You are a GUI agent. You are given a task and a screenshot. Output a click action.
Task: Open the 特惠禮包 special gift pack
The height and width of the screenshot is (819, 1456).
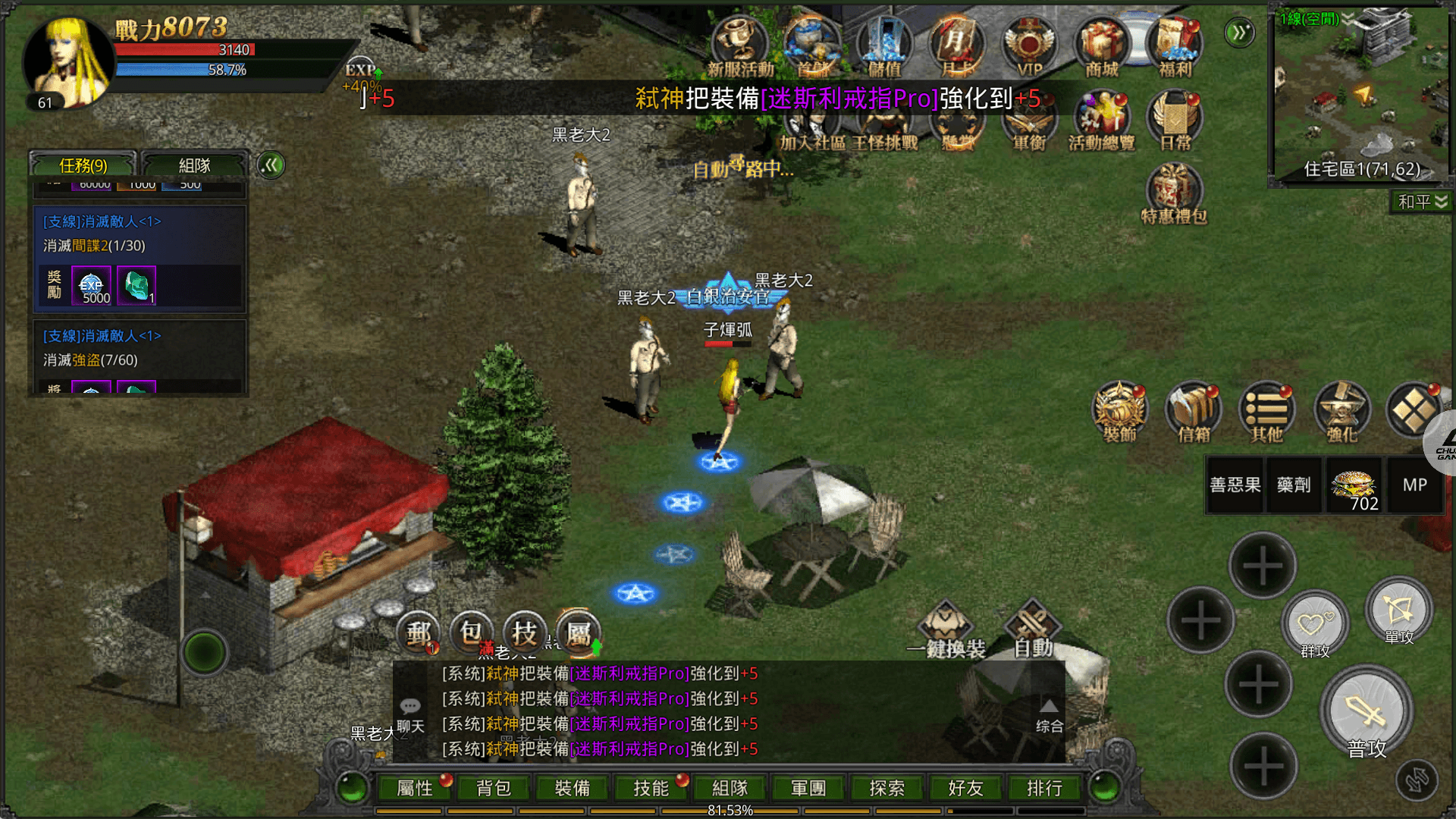pos(1174,194)
